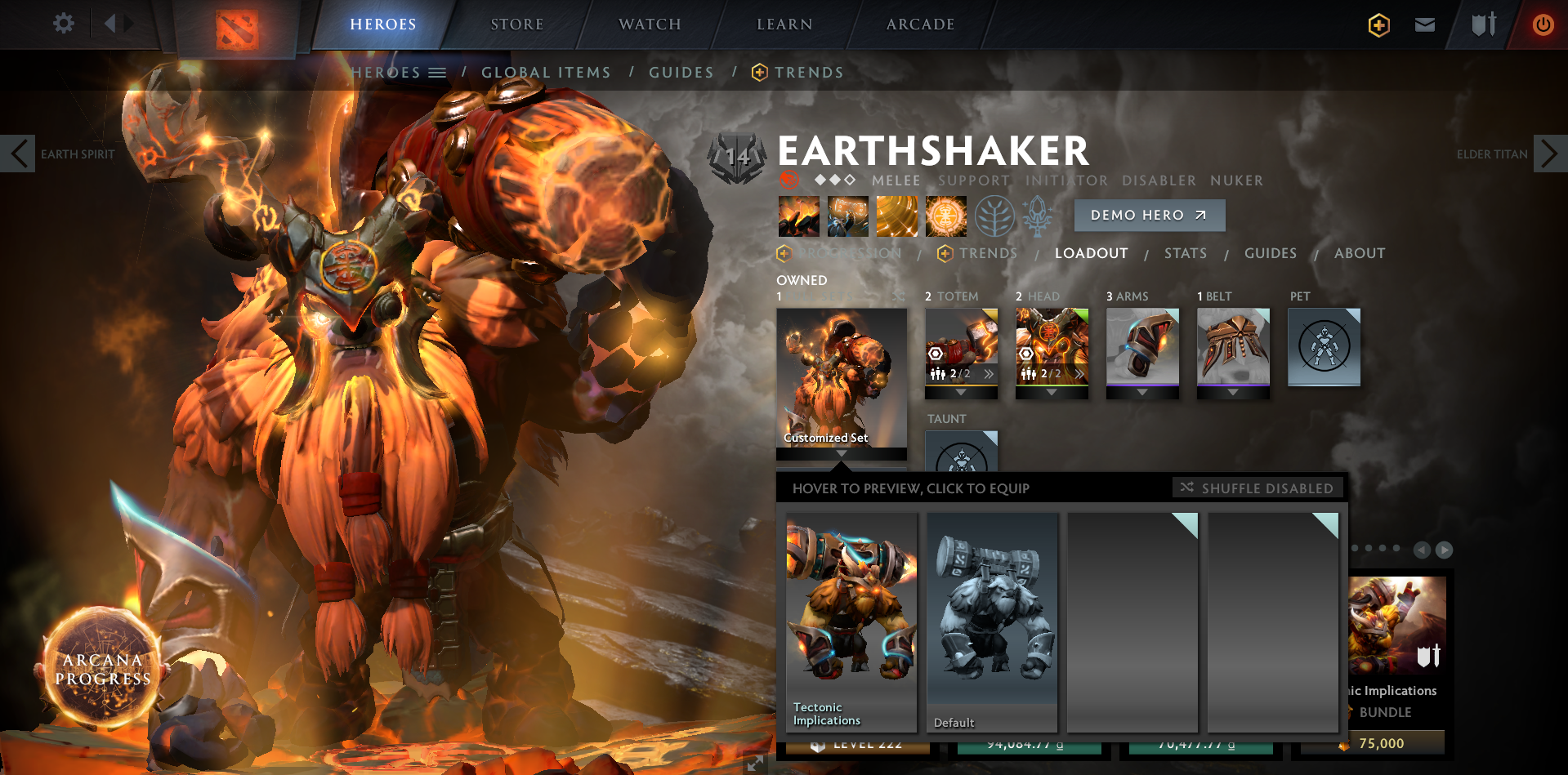
Task: Select the Default loadout thumbnail
Action: tap(991, 621)
